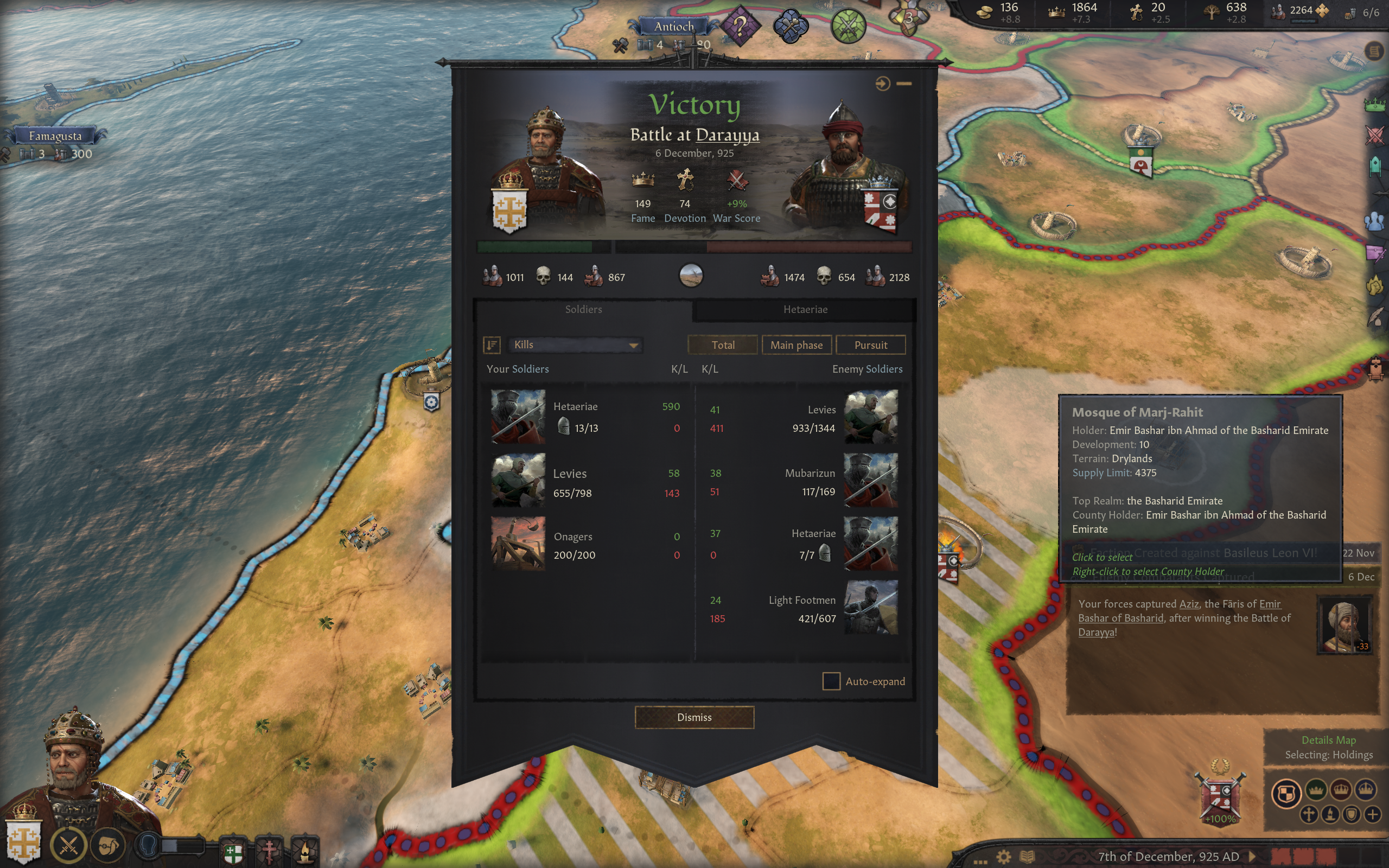1389x868 pixels.
Task: Open the Antioch army banner
Action: (x=674, y=27)
